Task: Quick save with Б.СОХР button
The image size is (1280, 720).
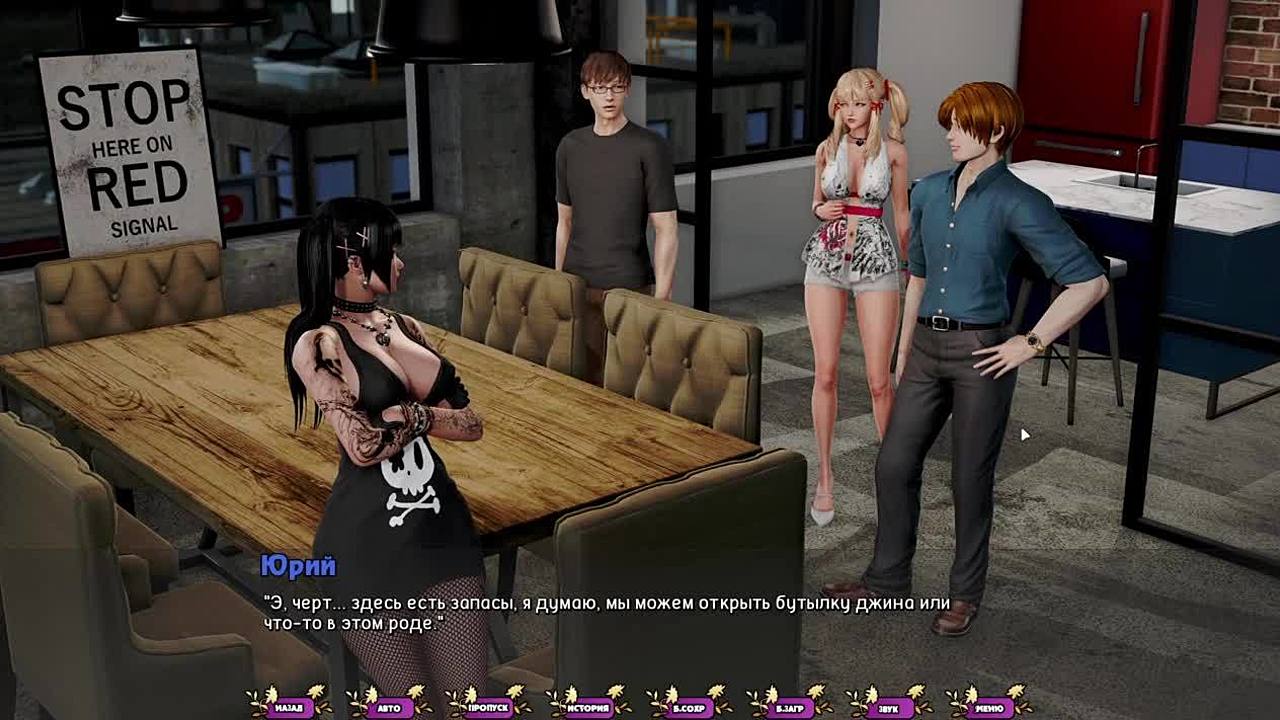Action: click(x=689, y=707)
